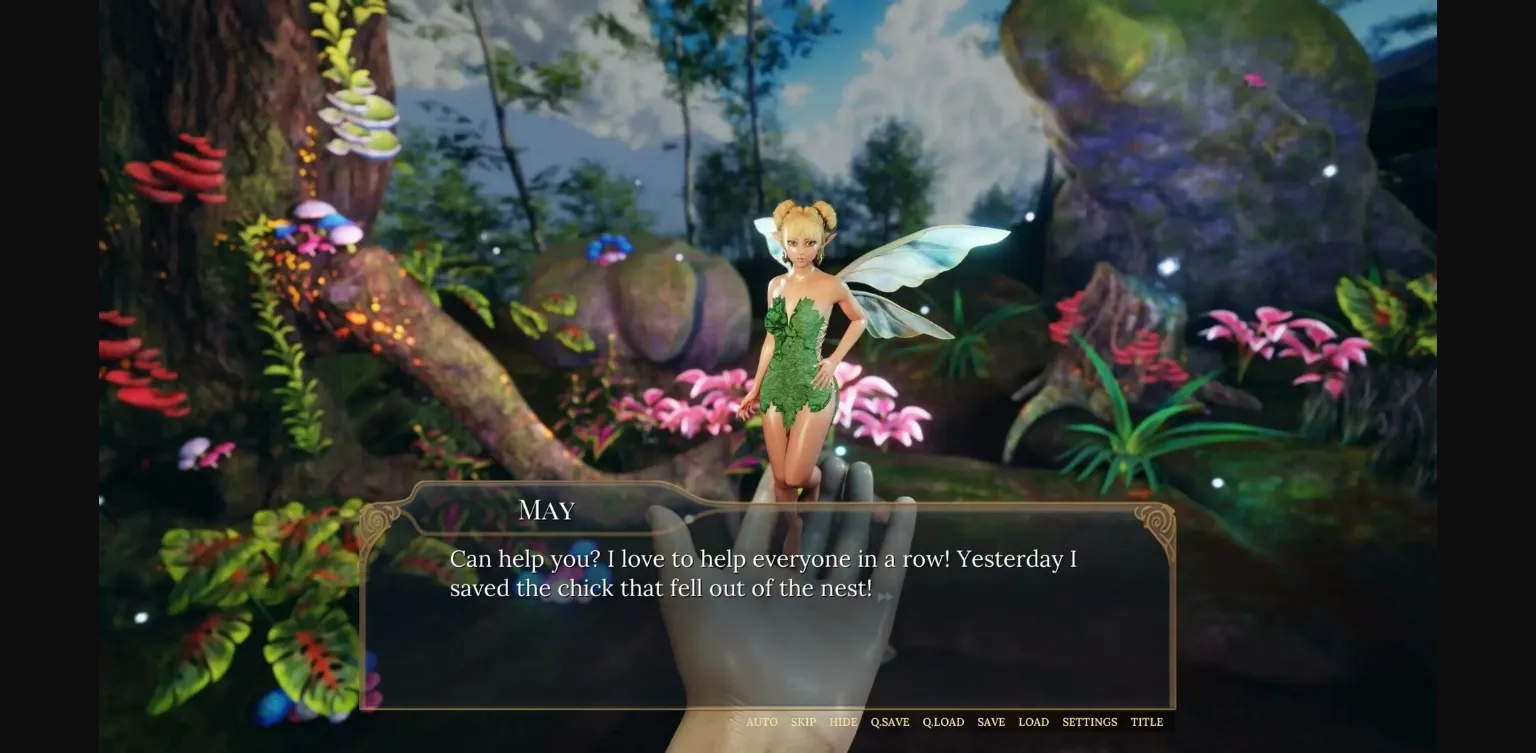Return to the Title screen

(1146, 722)
